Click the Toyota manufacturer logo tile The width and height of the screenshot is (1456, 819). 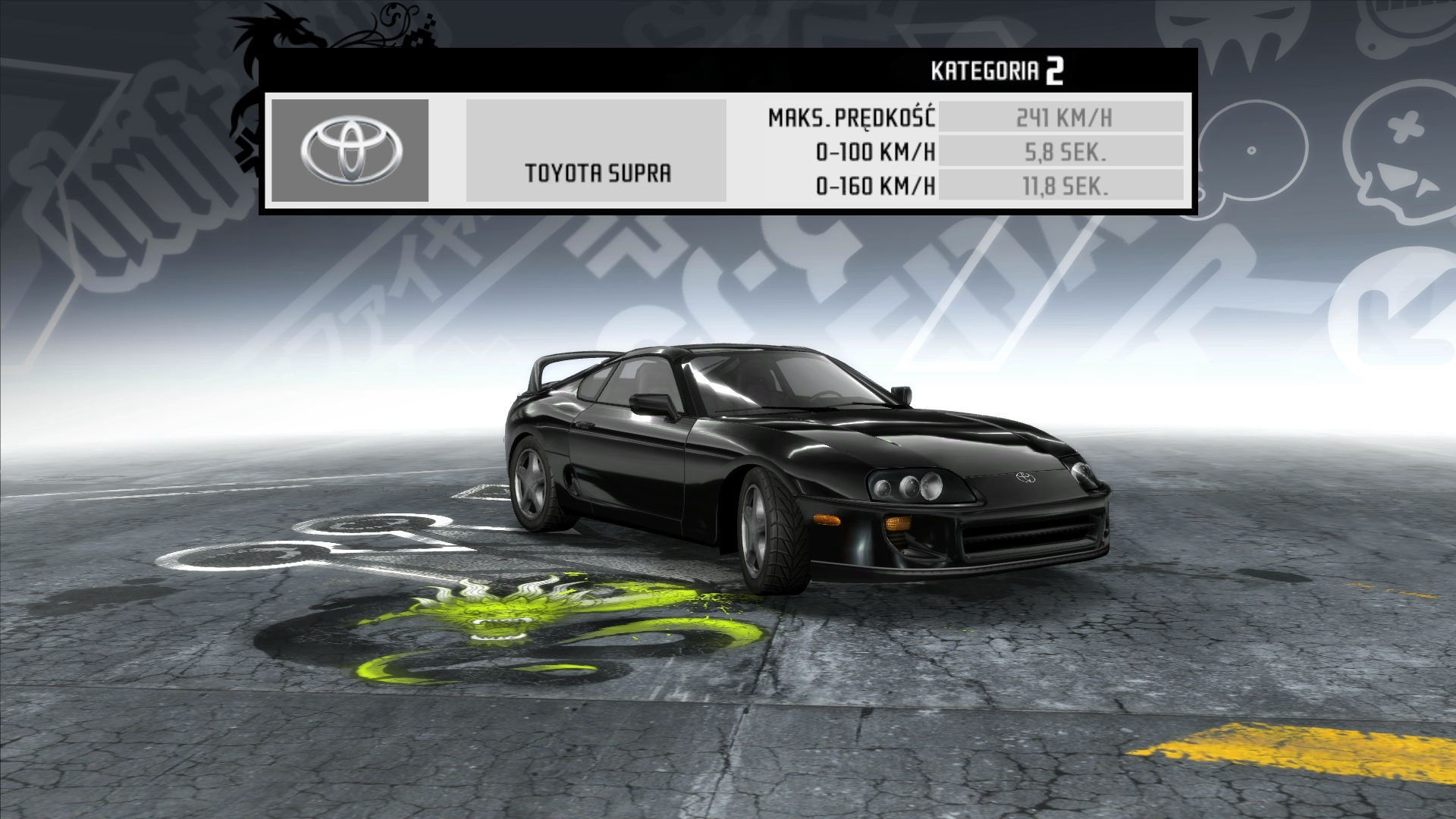(350, 150)
